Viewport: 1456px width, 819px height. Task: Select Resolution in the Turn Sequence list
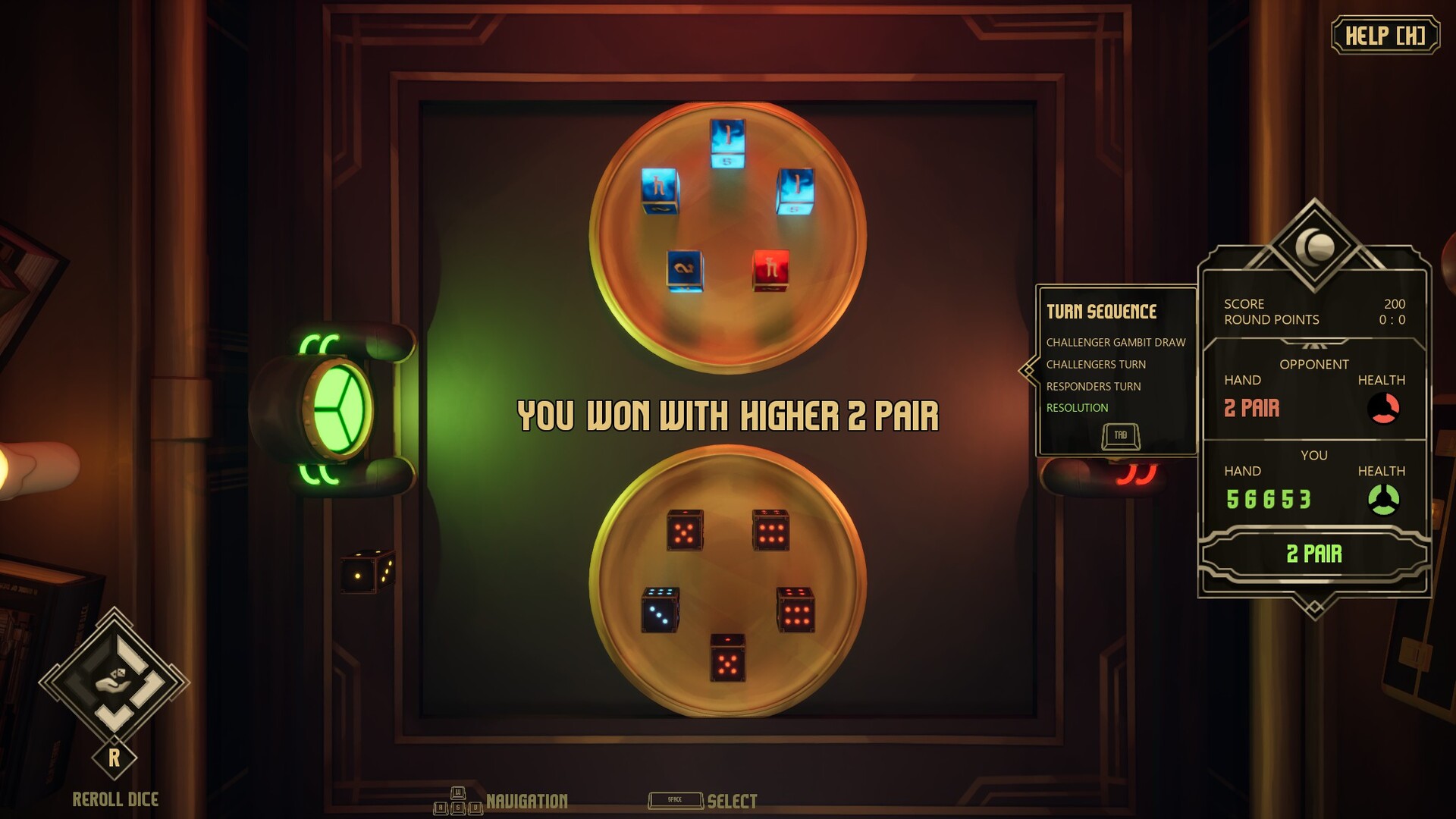pos(1079,407)
